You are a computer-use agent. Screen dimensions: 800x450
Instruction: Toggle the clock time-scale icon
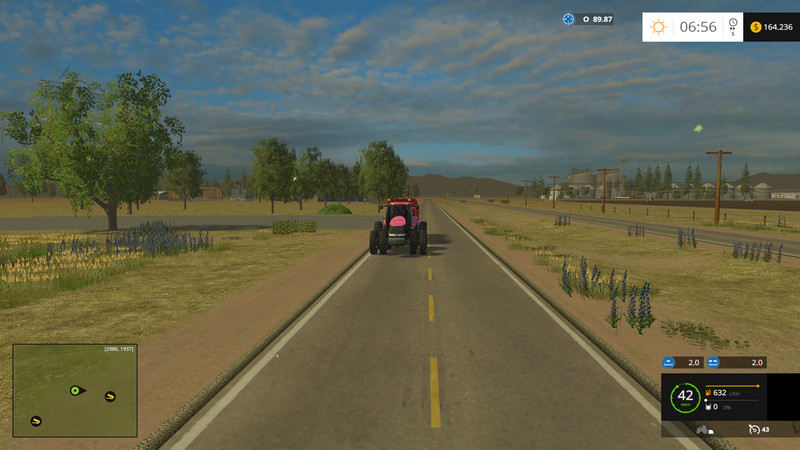[733, 24]
